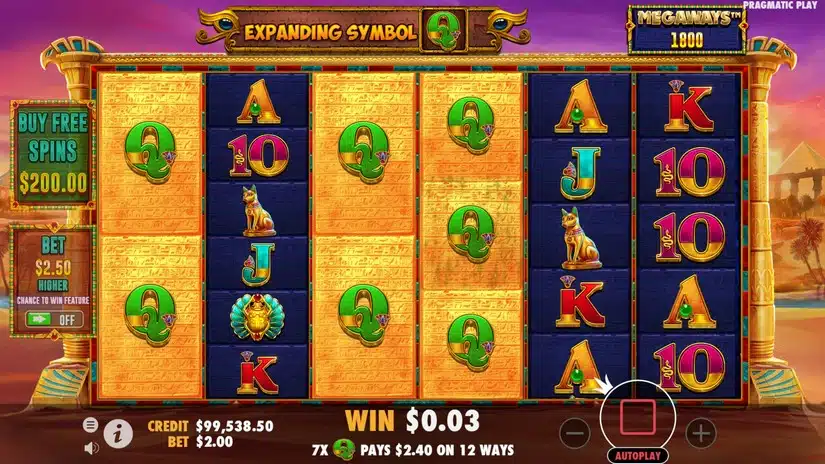The image size is (825, 464).
Task: Toggle the sound speaker icon
Action: point(91,446)
